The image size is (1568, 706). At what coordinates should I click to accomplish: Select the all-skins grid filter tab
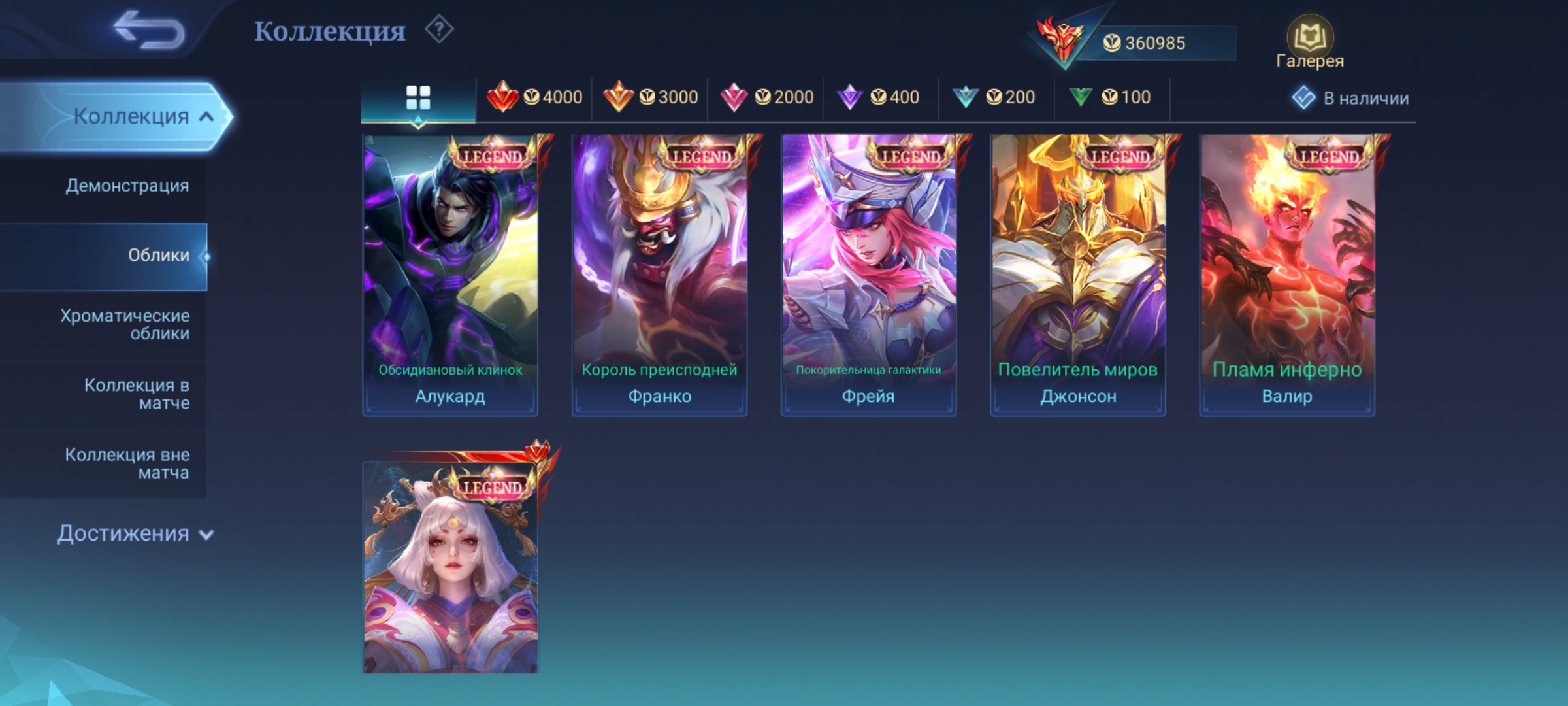[418, 98]
